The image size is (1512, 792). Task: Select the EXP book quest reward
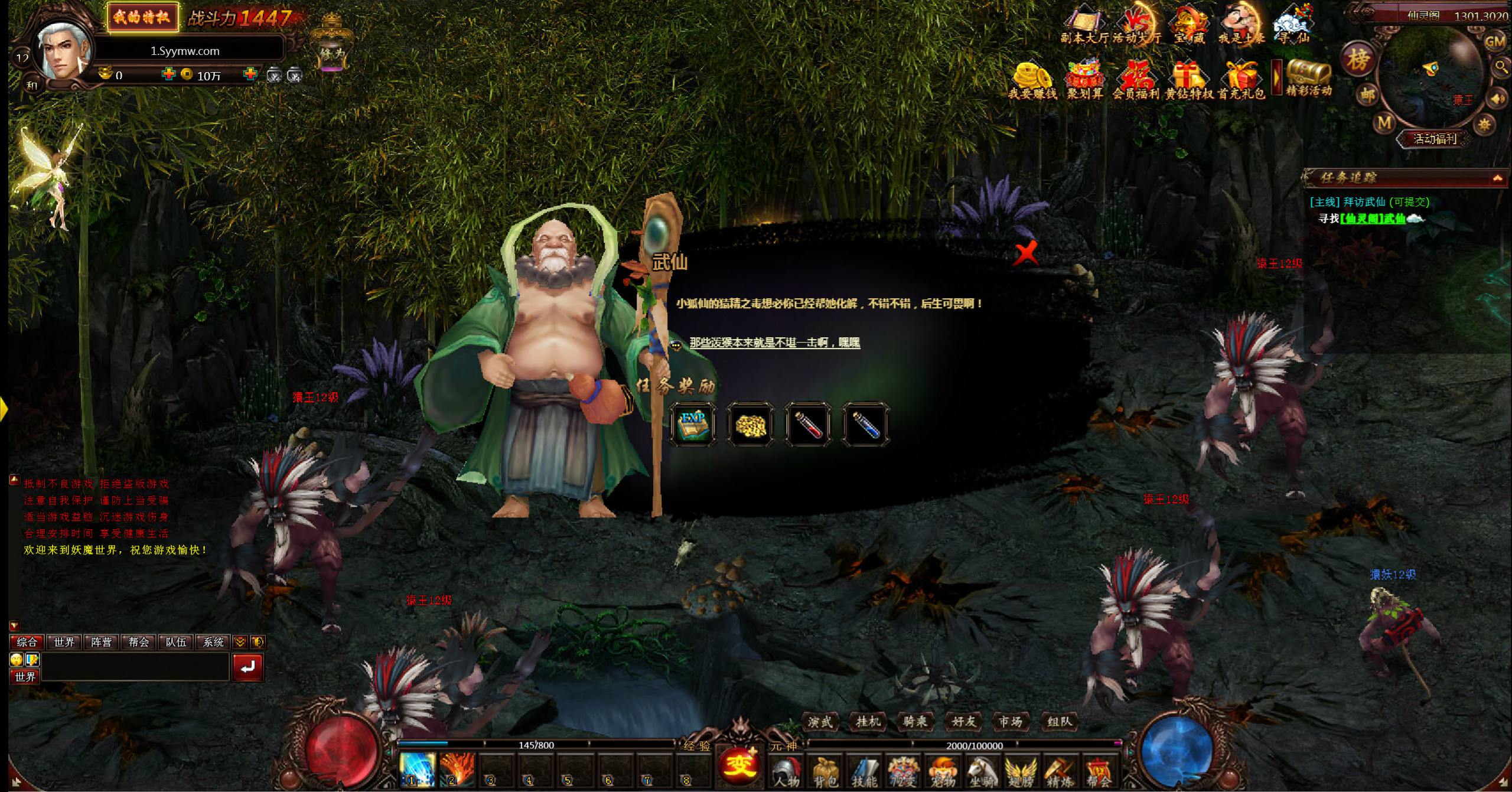pos(693,423)
